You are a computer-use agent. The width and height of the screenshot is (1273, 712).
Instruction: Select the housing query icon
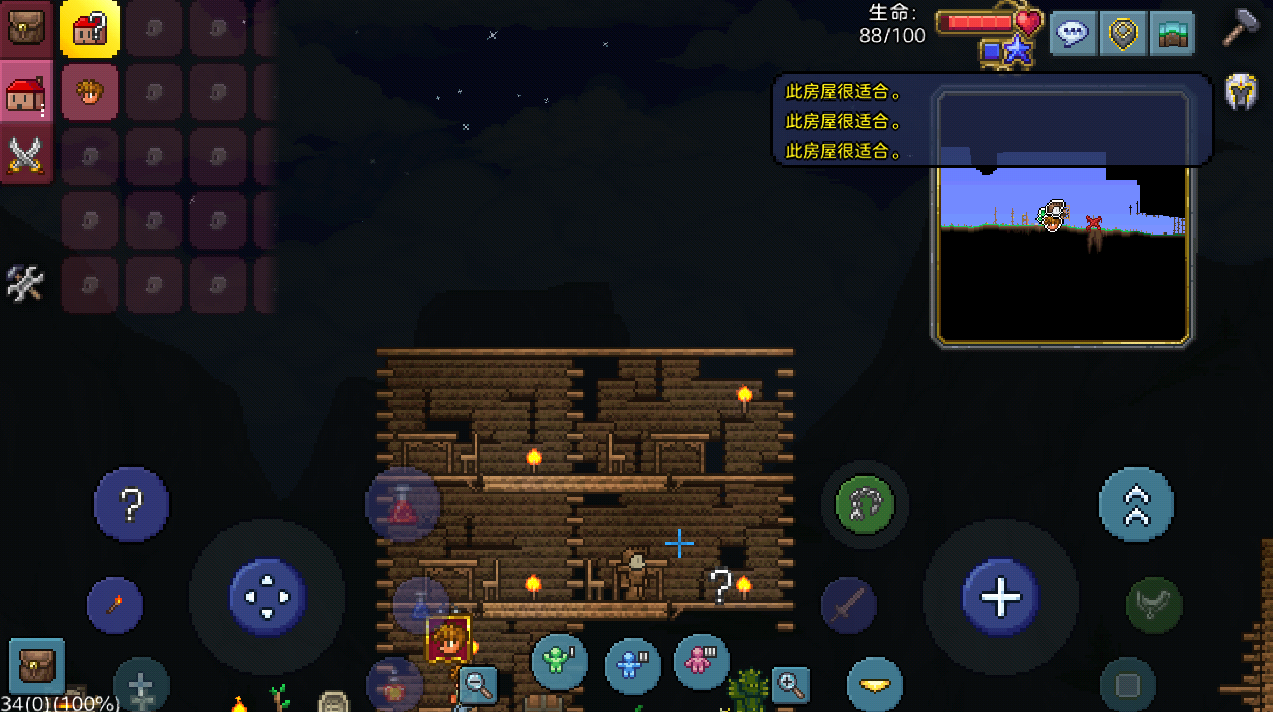(90, 27)
